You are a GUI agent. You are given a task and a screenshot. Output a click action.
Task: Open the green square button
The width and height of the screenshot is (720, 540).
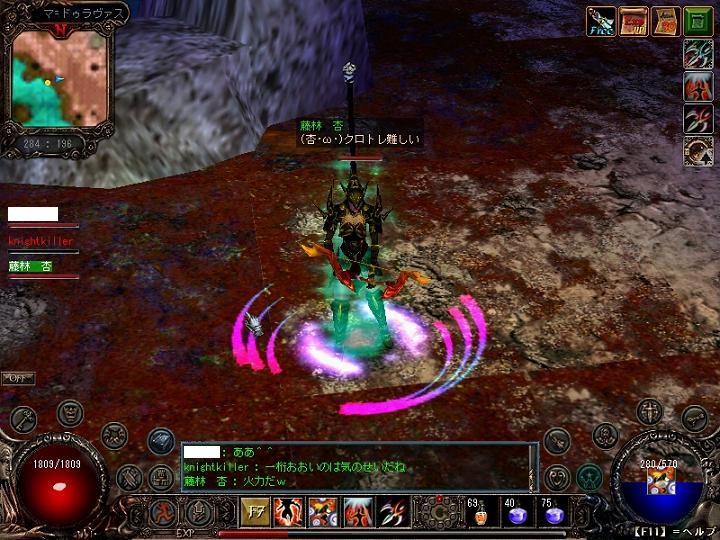[x=697, y=21]
